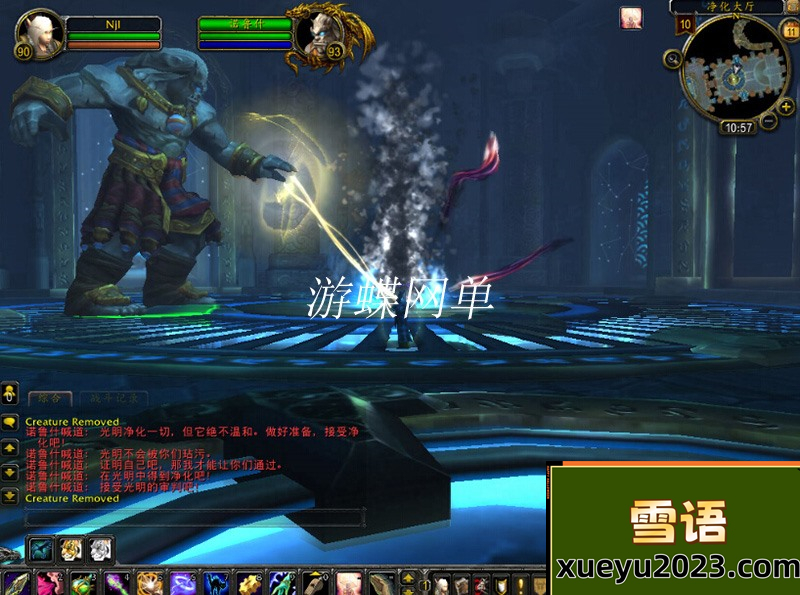Click the 10:57 clock under the minimap
This screenshot has height=595, width=800.
738,128
